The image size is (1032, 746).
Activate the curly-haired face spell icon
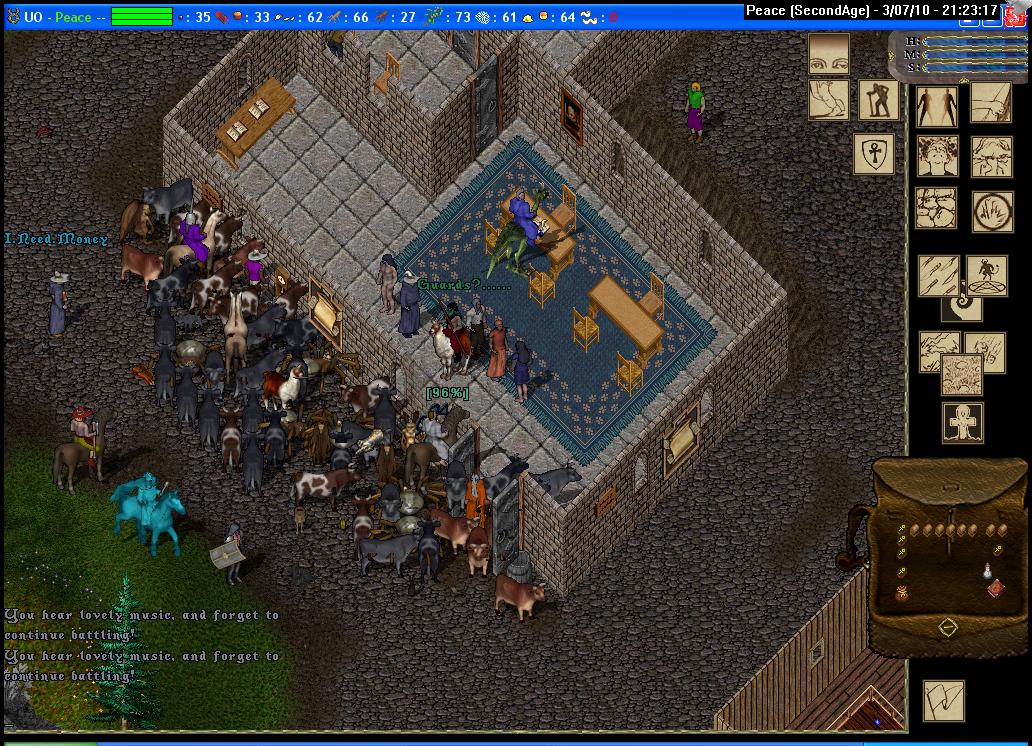tap(937, 157)
